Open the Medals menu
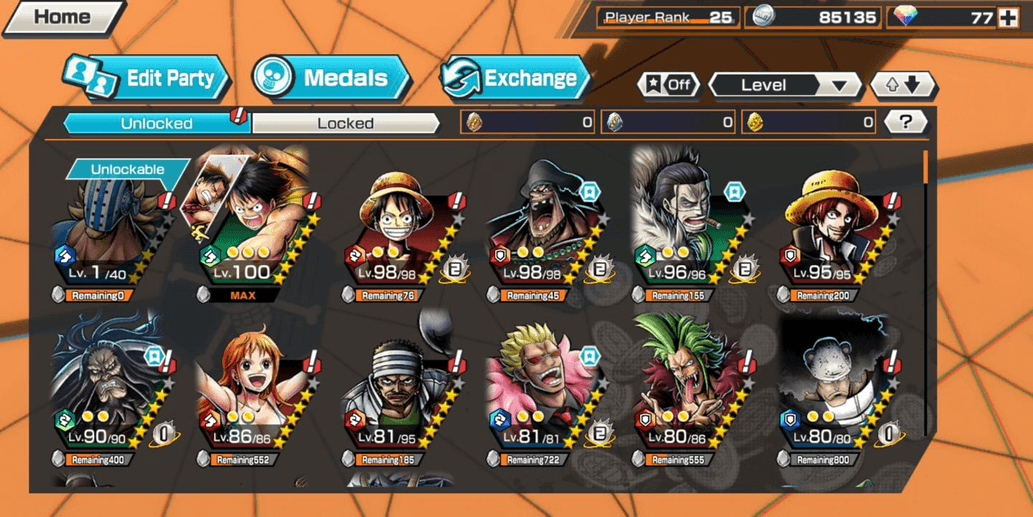 (331, 78)
